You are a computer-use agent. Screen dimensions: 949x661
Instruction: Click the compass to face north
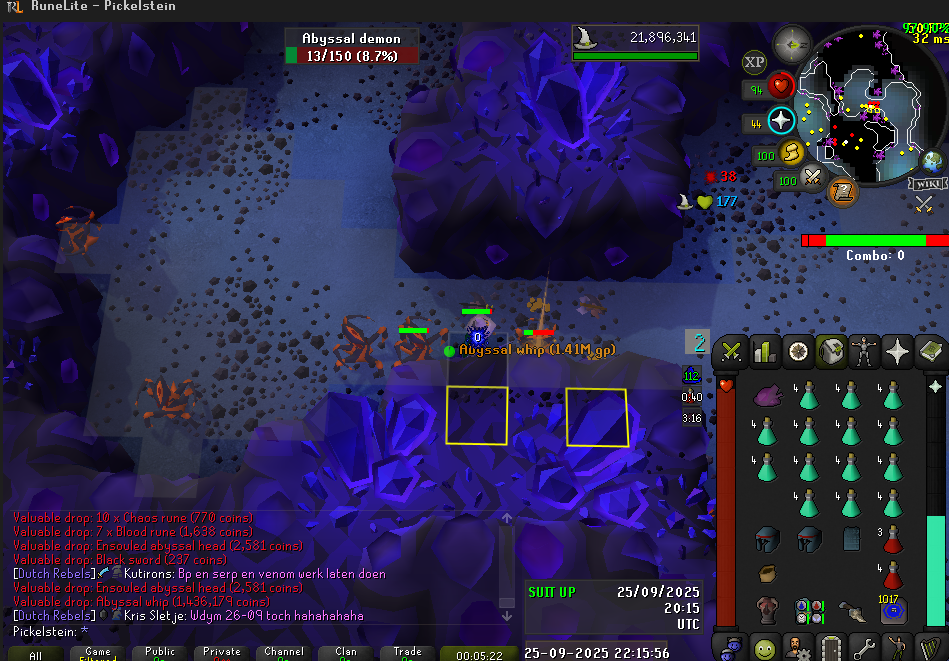click(792, 44)
